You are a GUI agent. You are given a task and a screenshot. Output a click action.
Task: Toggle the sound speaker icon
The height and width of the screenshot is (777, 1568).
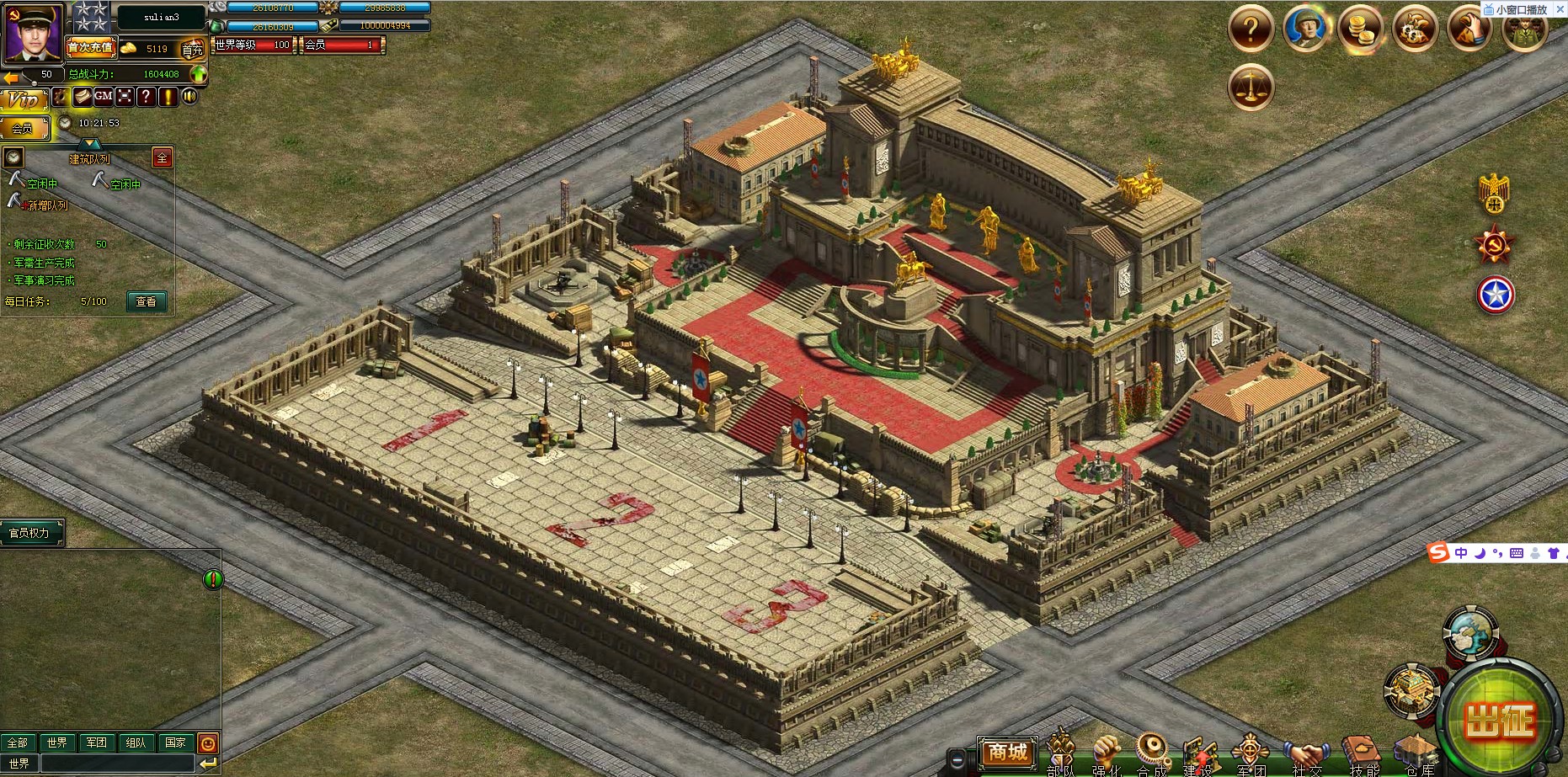tap(190, 96)
